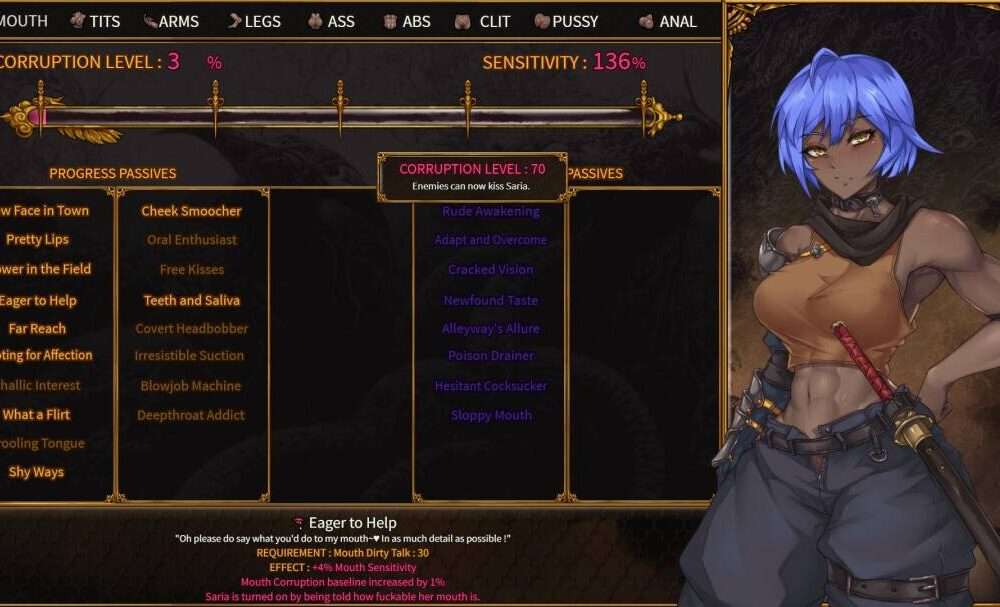The height and width of the screenshot is (607, 1000).
Task: Select the CLIT tab
Action: pos(483,21)
